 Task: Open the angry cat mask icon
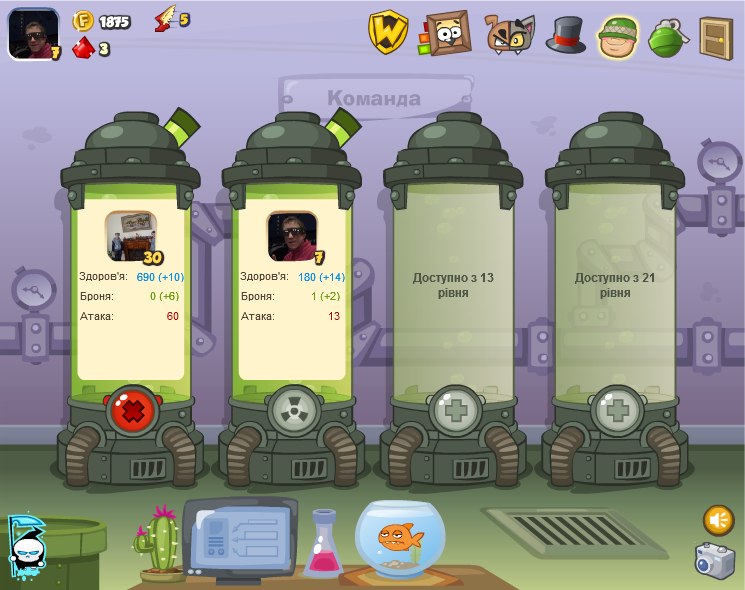(509, 34)
